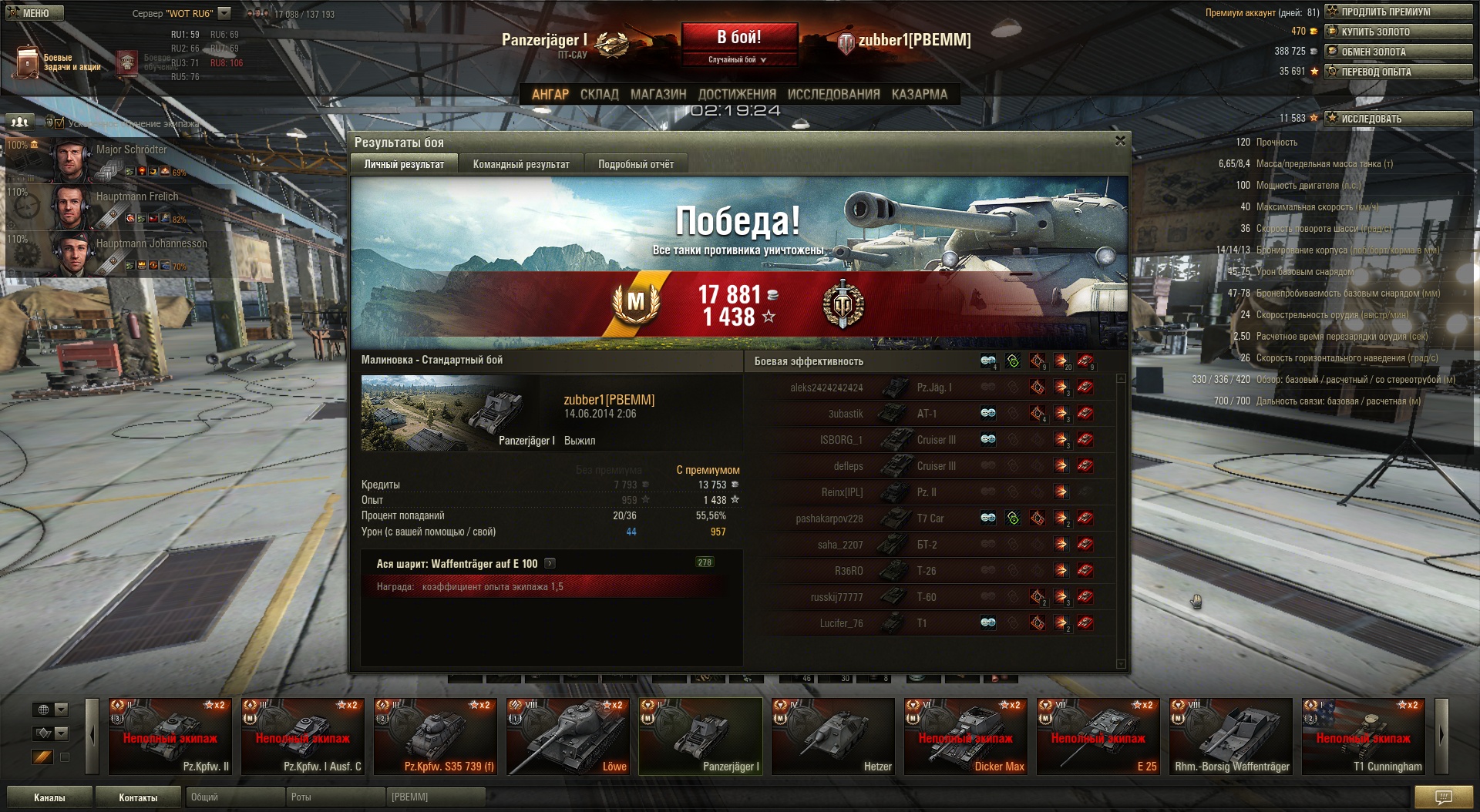Open the Контакты button
This screenshot has width=1480, height=812.
138,797
